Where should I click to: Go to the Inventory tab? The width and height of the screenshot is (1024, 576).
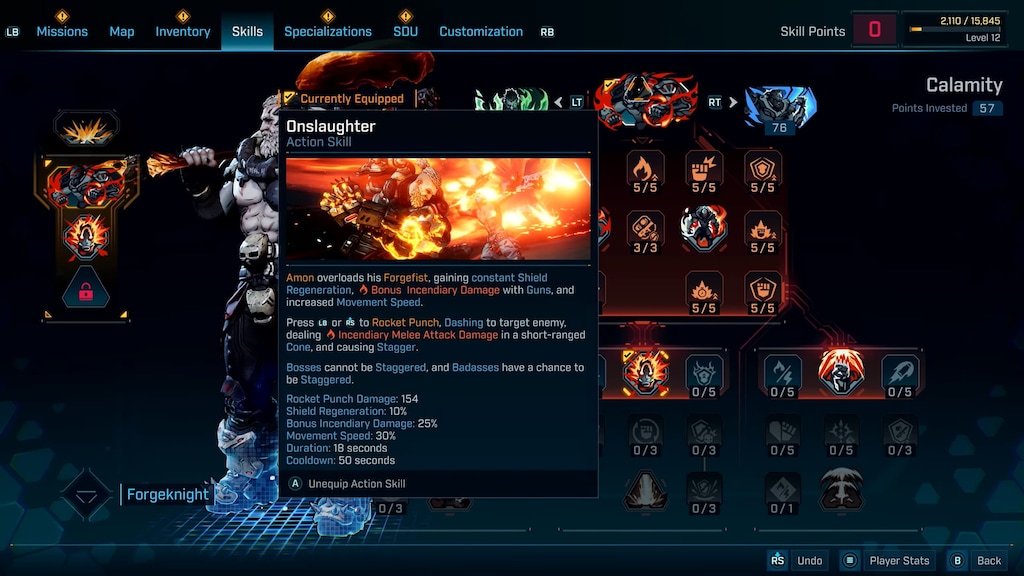coord(183,31)
